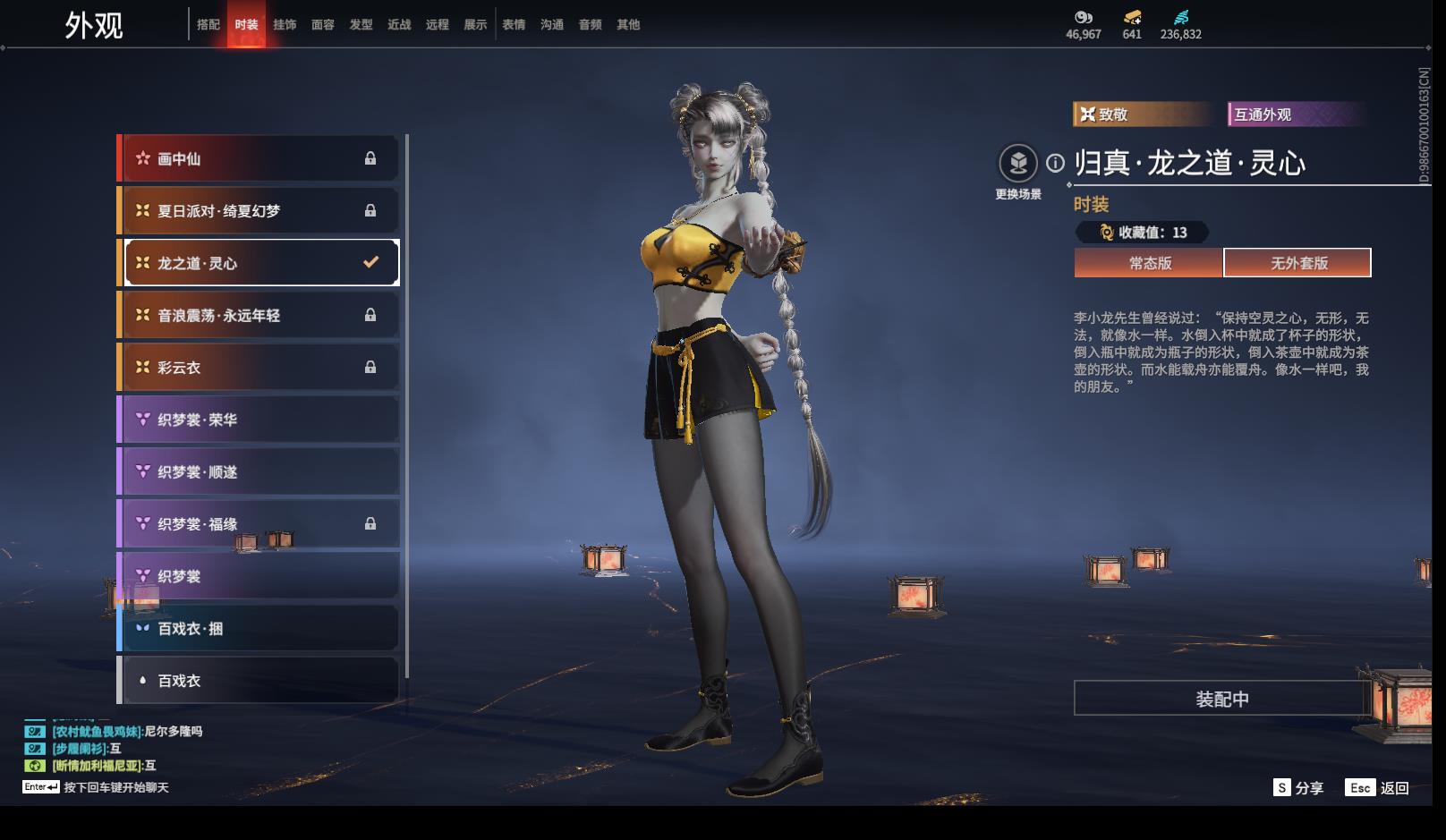
Task: Select 夏日派对·绮夏幻梦 outfit row
Action: click(259, 211)
